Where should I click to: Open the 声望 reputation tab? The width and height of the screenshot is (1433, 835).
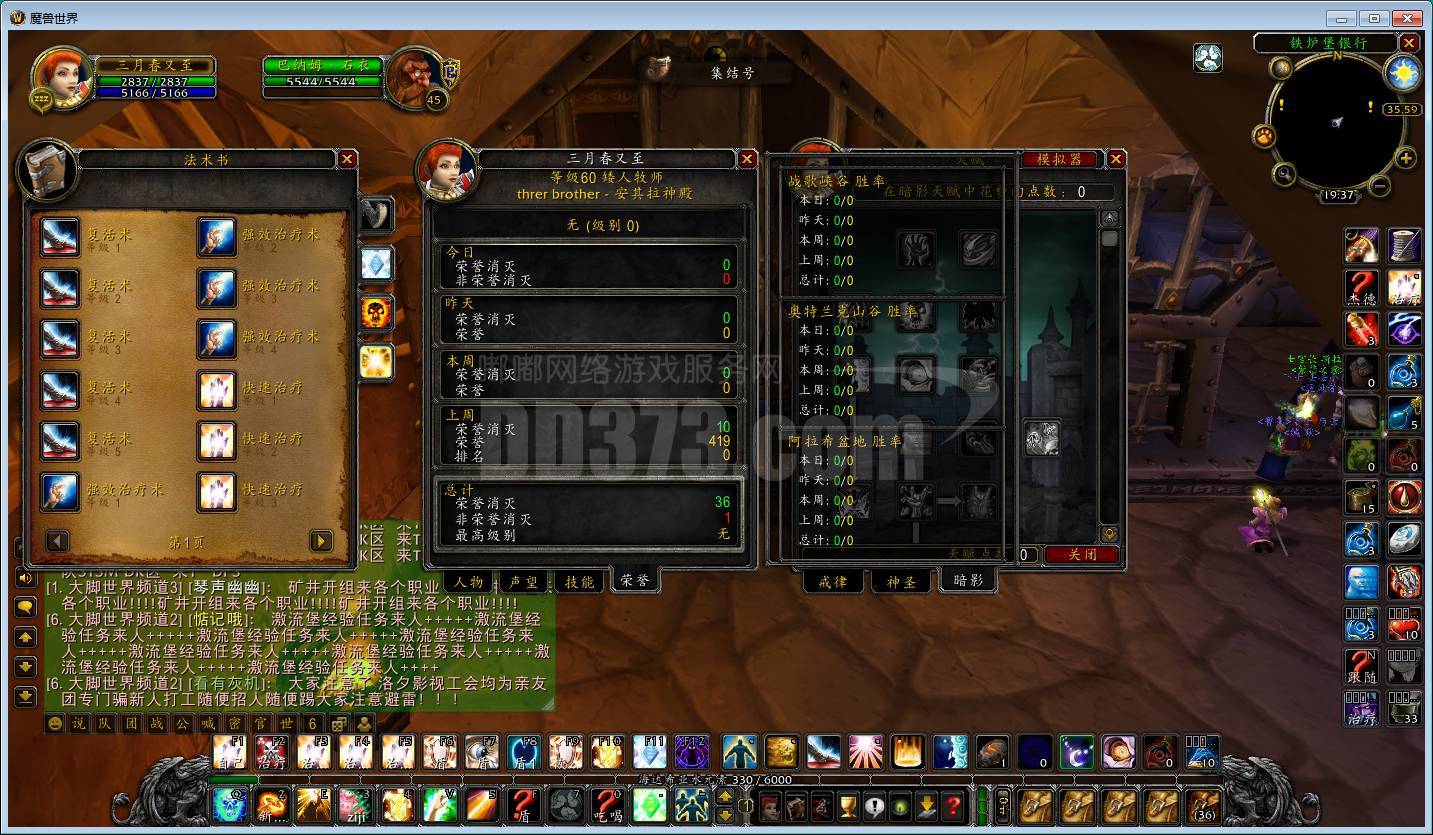[x=524, y=581]
